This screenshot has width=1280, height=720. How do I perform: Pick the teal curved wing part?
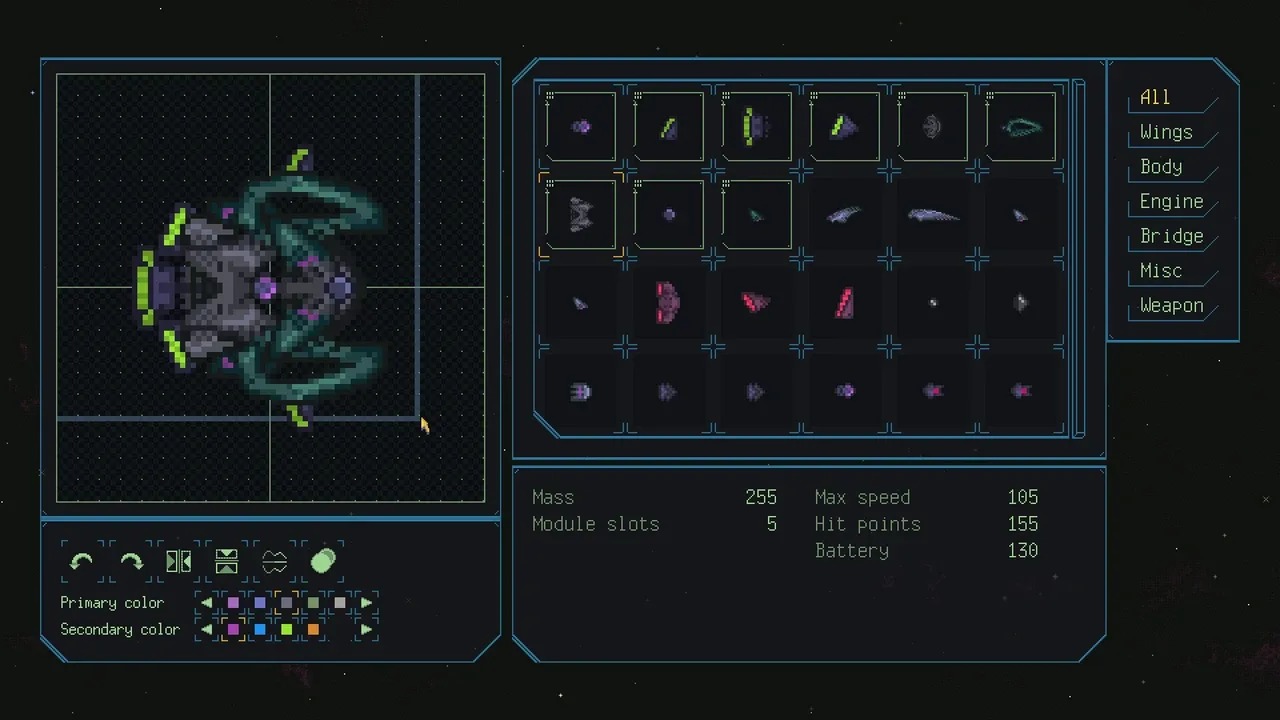pyautogui.click(x=1020, y=127)
